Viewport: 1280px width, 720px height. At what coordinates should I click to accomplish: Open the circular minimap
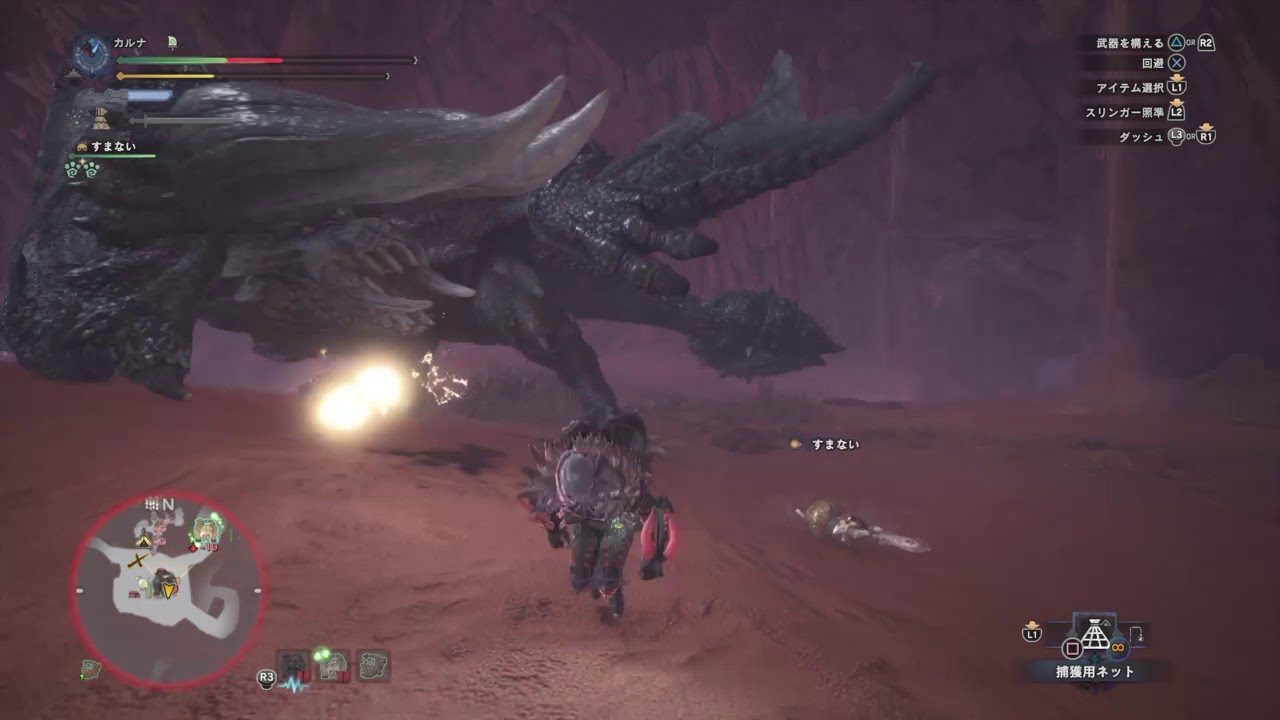click(167, 591)
